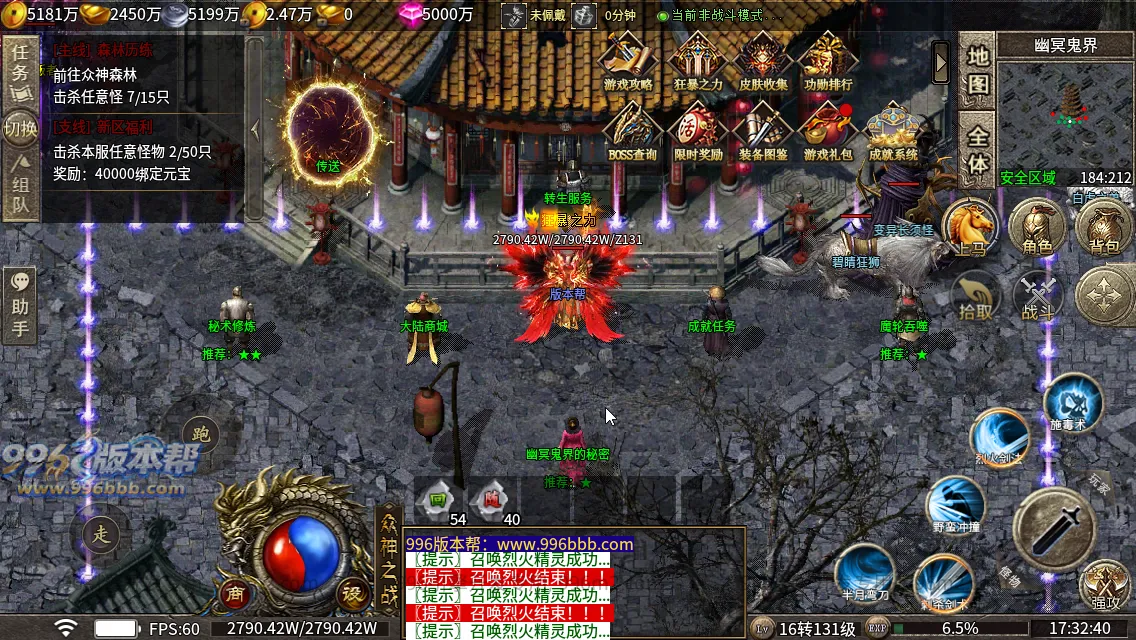Open the 助手 assistant panel
This screenshot has width=1136, height=640.
click(20, 305)
